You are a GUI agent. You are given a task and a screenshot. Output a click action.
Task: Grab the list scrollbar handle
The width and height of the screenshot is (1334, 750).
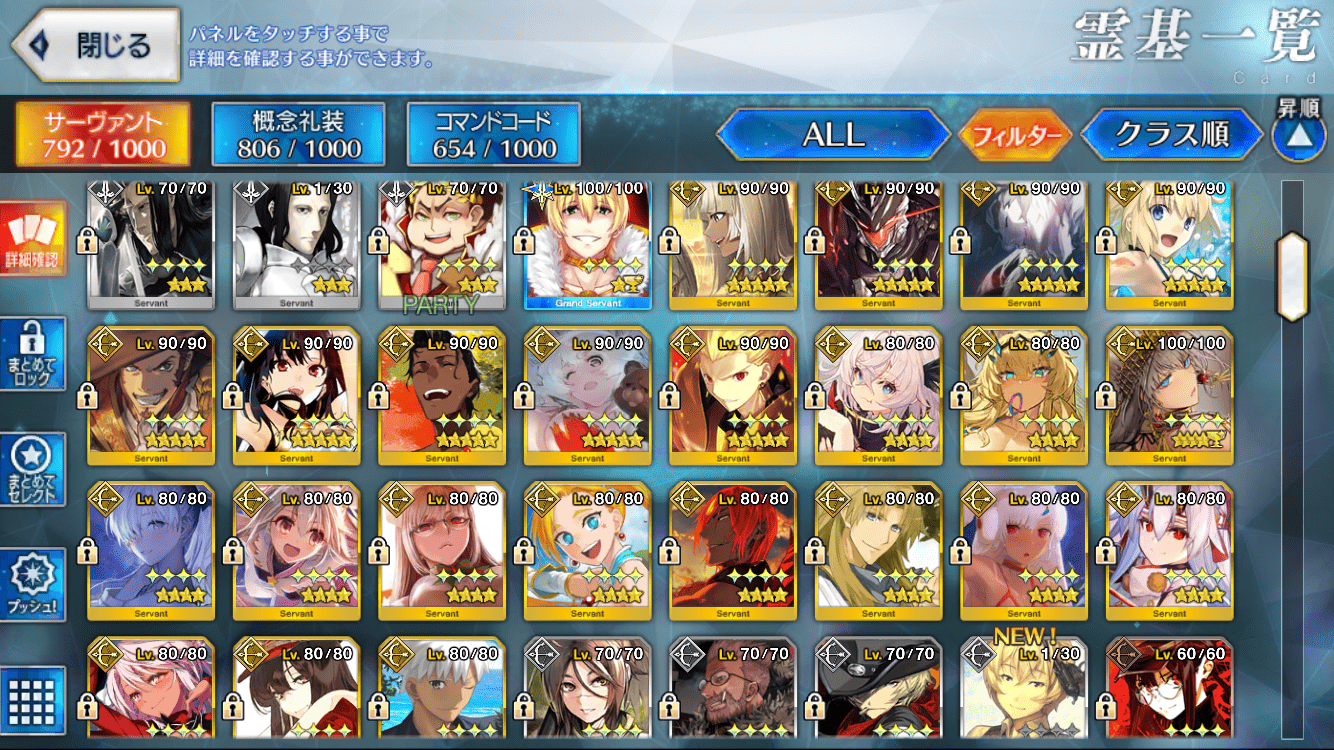click(x=1292, y=276)
